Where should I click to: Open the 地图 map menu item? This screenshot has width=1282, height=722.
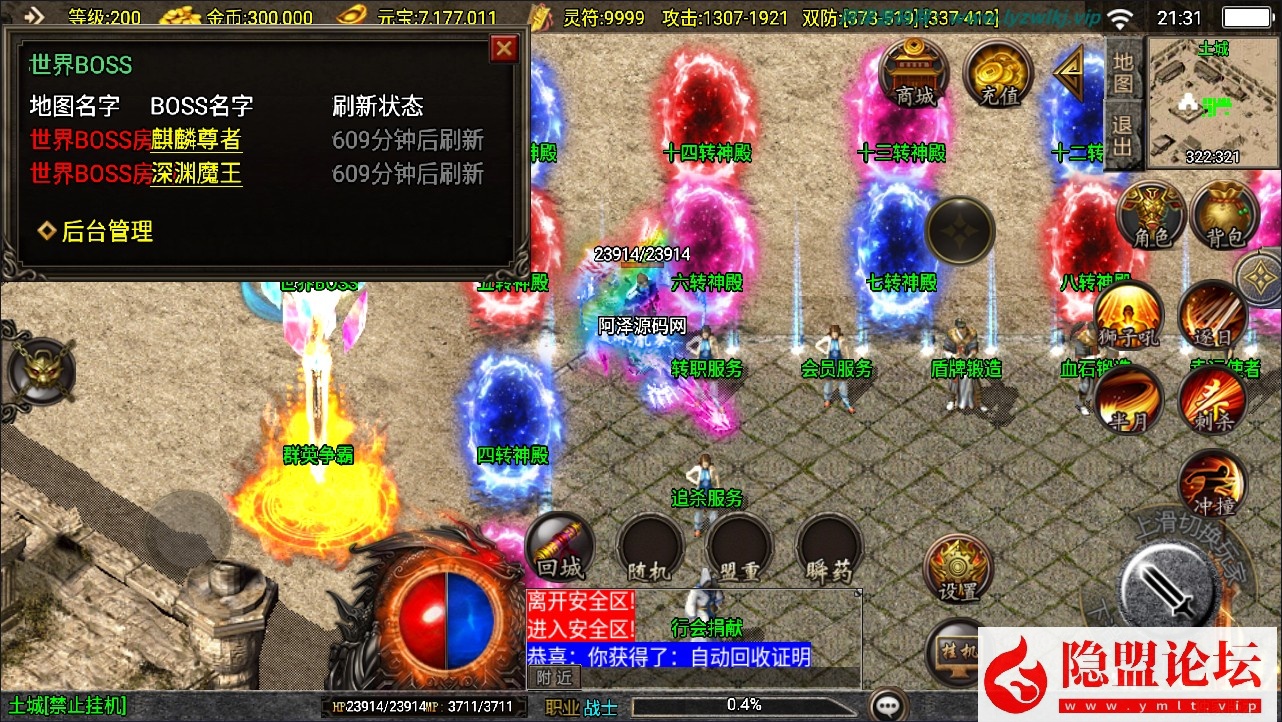coord(1122,72)
